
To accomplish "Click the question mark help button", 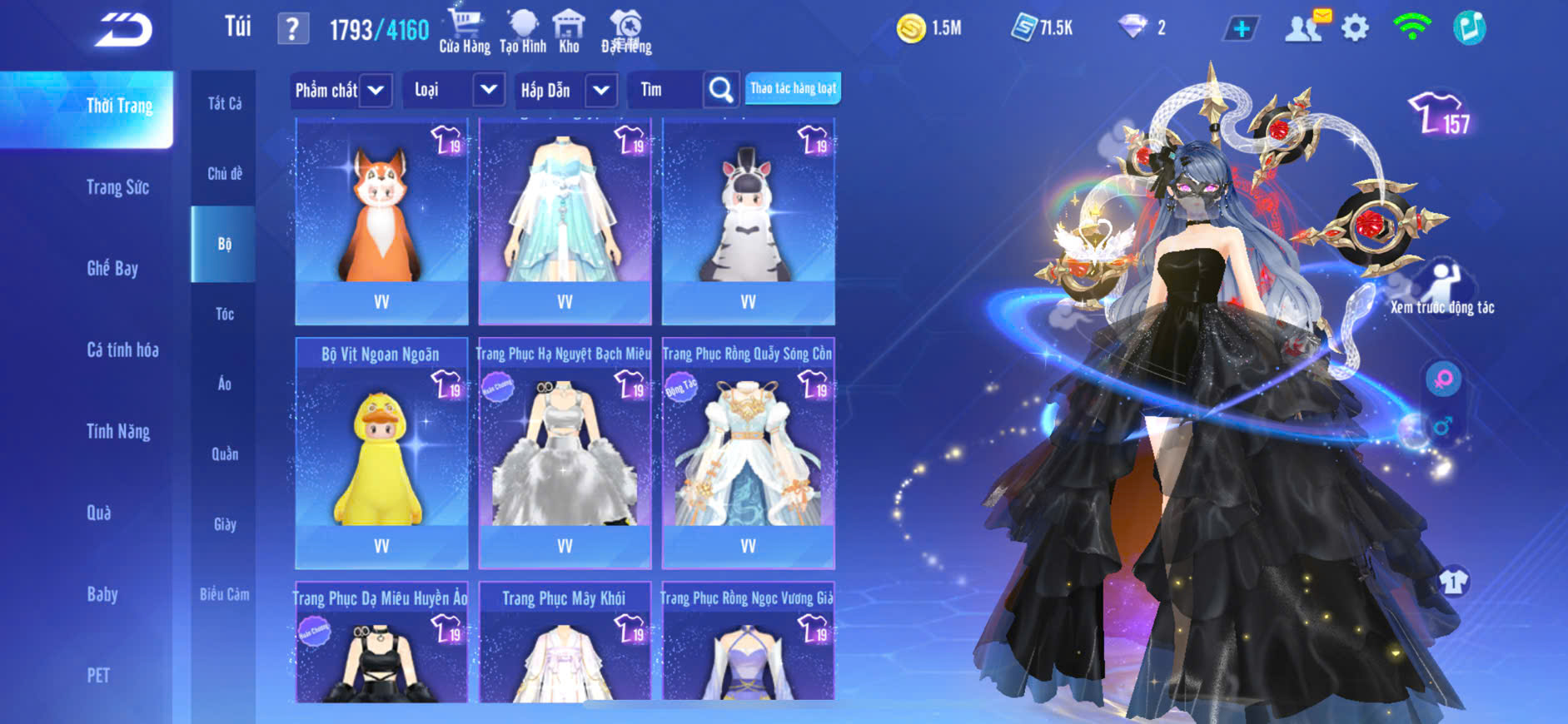I will [292, 29].
